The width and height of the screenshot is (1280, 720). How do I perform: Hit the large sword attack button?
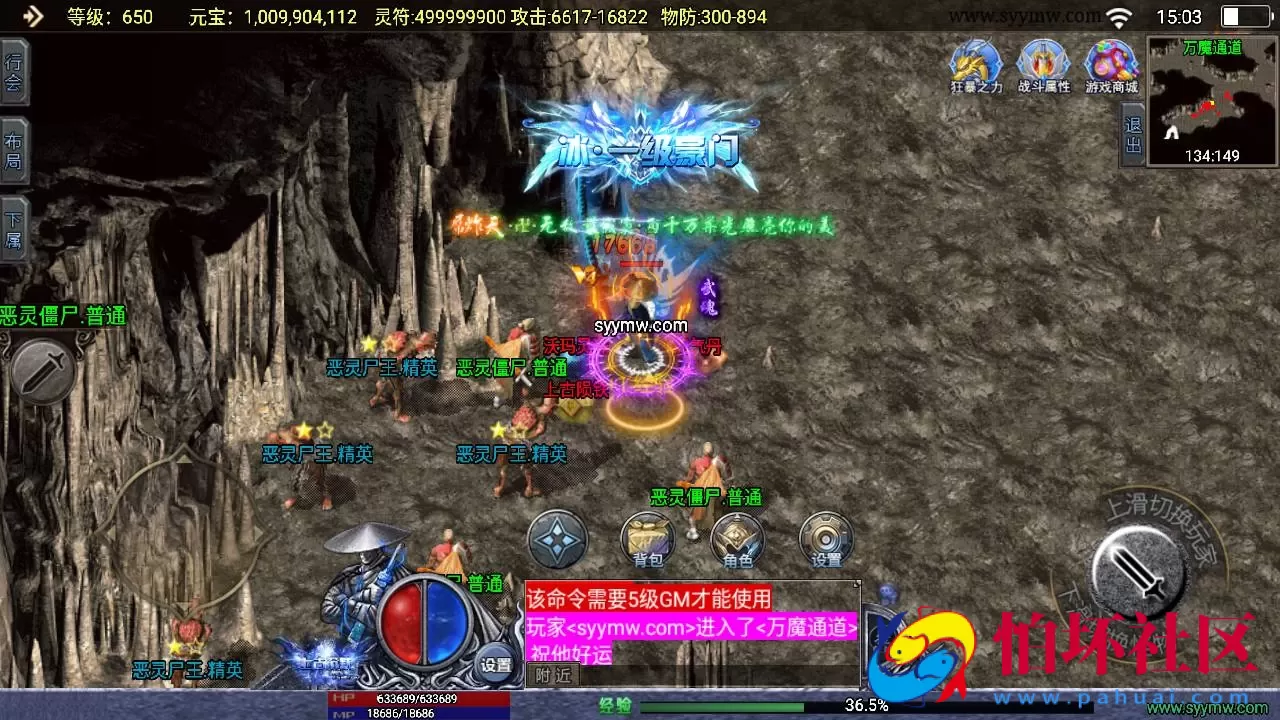[1142, 573]
